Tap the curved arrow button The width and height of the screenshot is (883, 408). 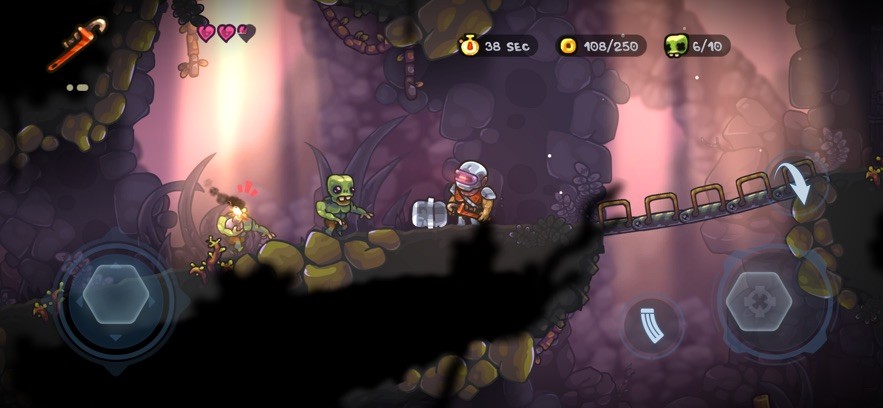pos(797,184)
